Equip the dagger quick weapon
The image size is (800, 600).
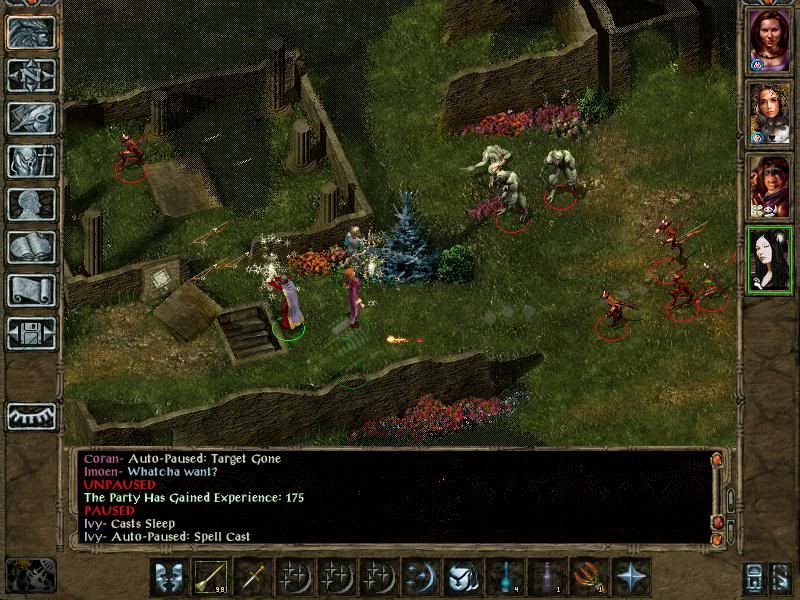pyautogui.click(x=253, y=577)
